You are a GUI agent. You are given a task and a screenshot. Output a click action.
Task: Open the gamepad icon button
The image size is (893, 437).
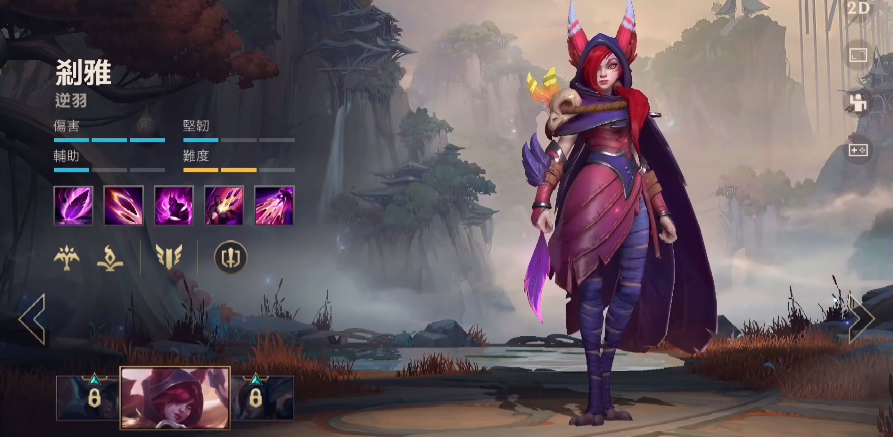pos(858,149)
